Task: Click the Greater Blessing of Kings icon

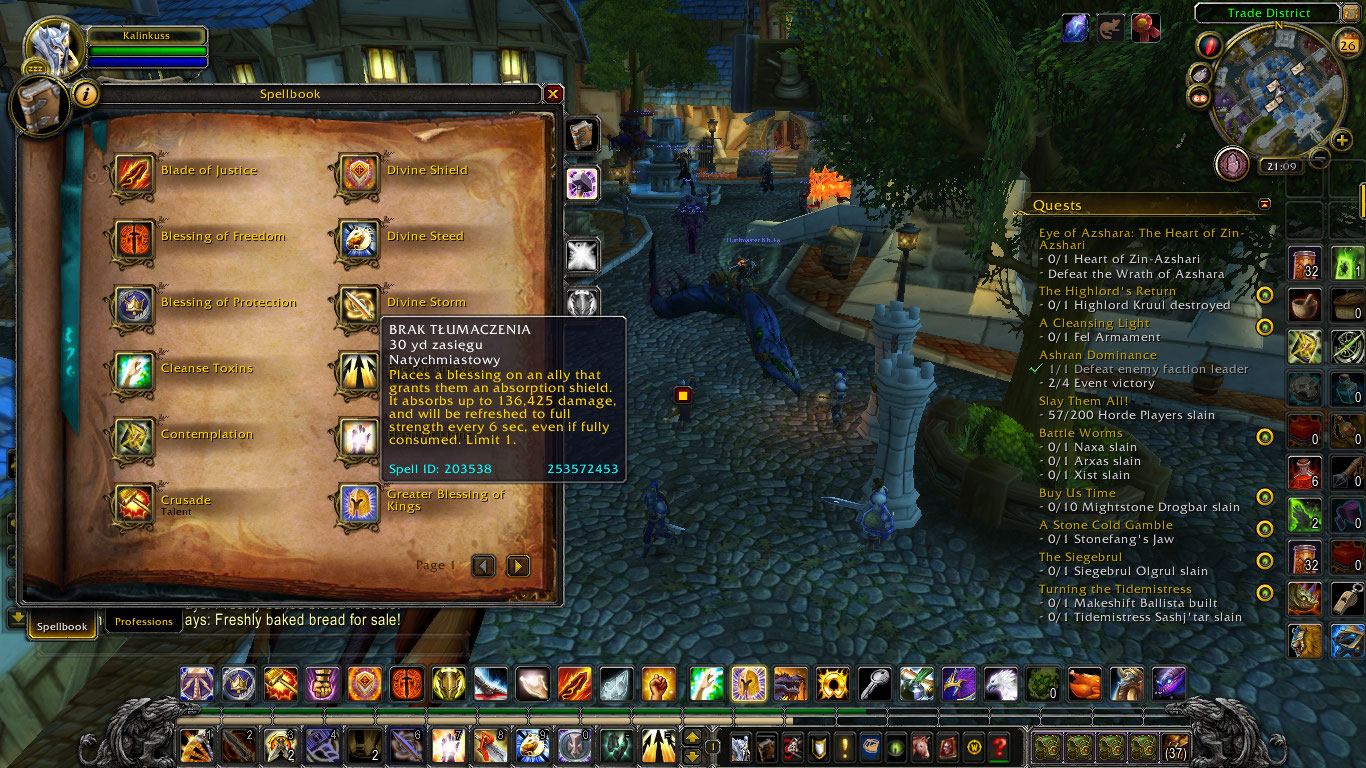Action: pyautogui.click(x=357, y=500)
